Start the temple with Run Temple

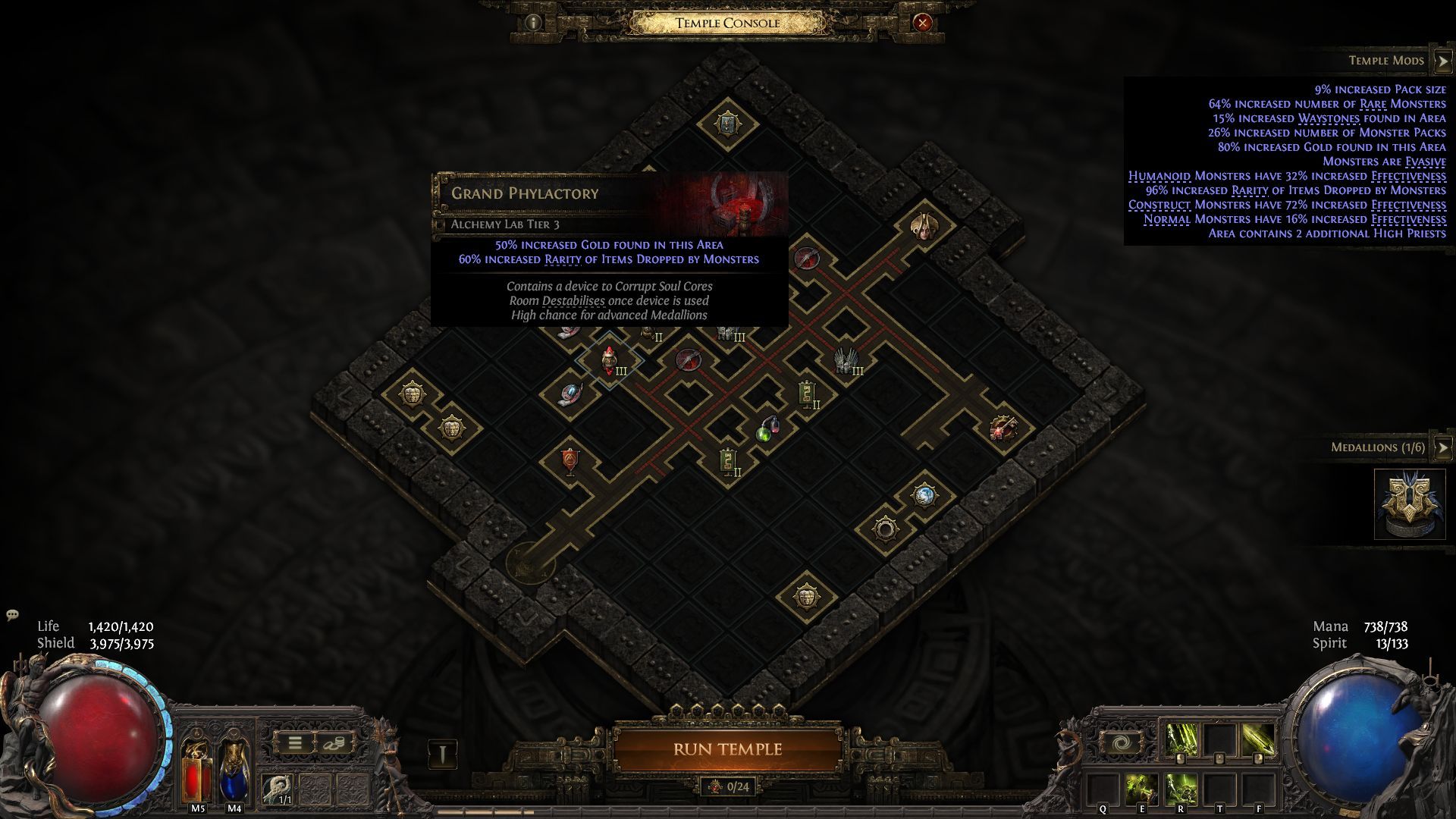(727, 749)
